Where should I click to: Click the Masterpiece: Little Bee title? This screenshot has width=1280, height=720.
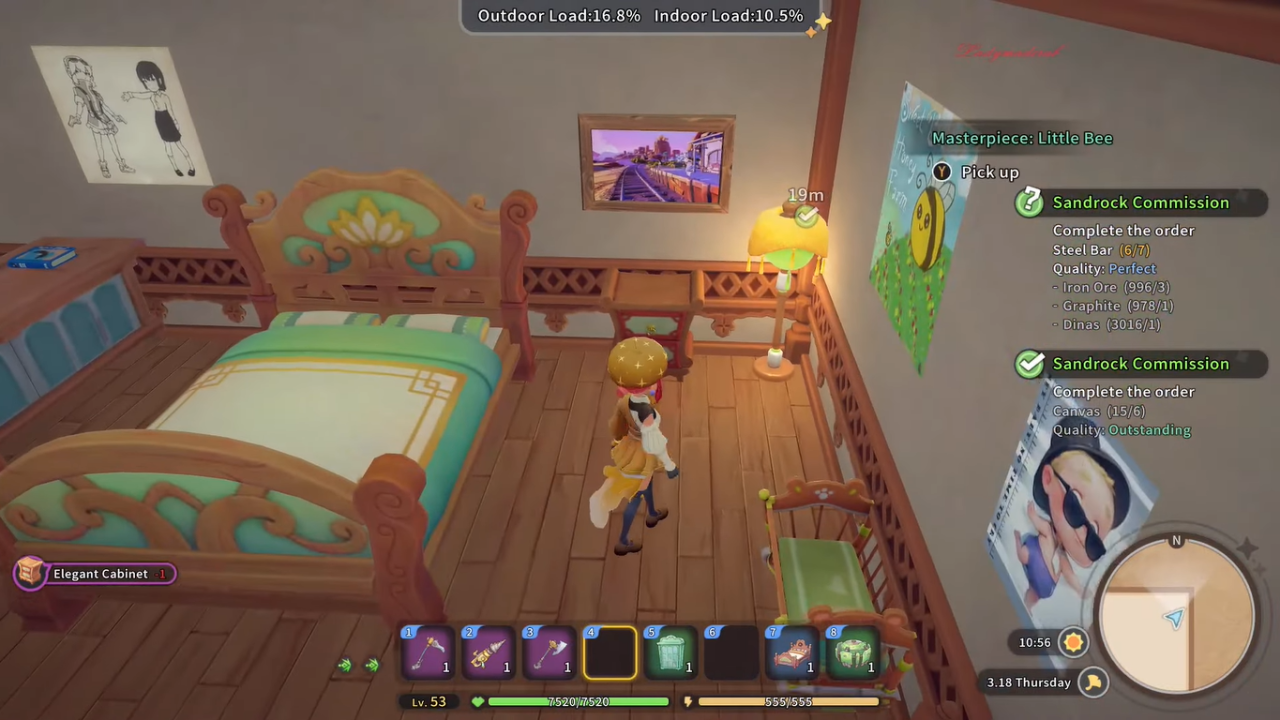pyautogui.click(x=1022, y=138)
